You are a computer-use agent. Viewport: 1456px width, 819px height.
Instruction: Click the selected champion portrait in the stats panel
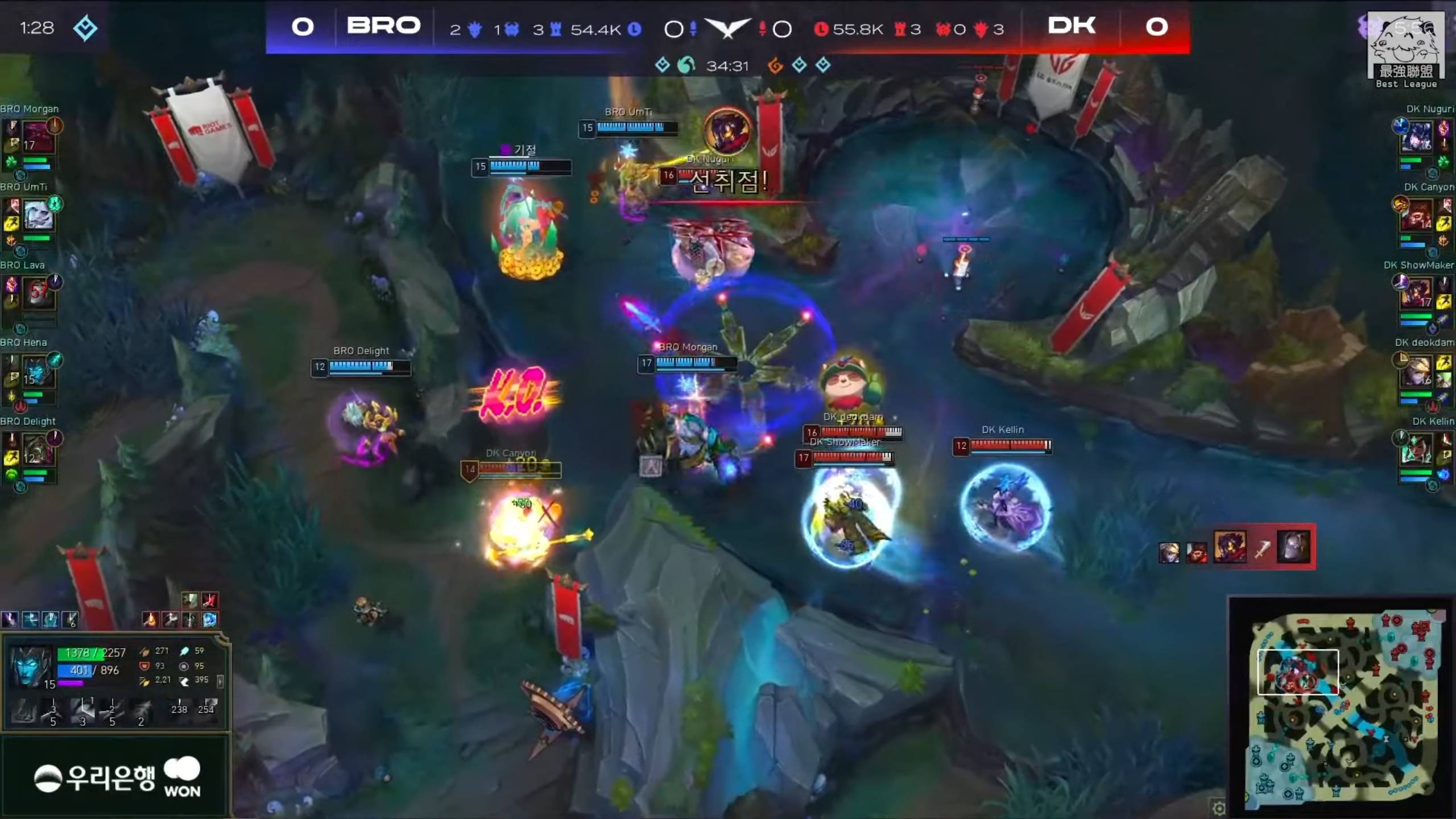[31, 665]
